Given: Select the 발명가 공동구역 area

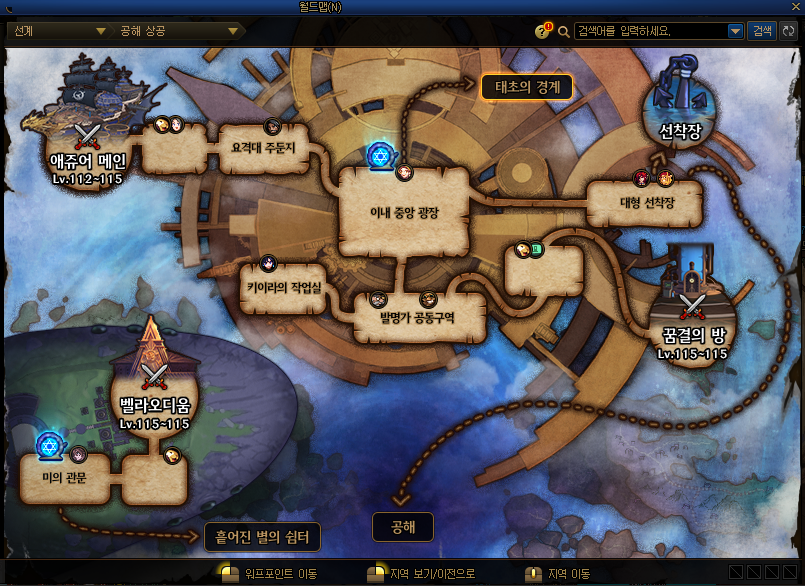Looking at the screenshot, I should [x=419, y=317].
